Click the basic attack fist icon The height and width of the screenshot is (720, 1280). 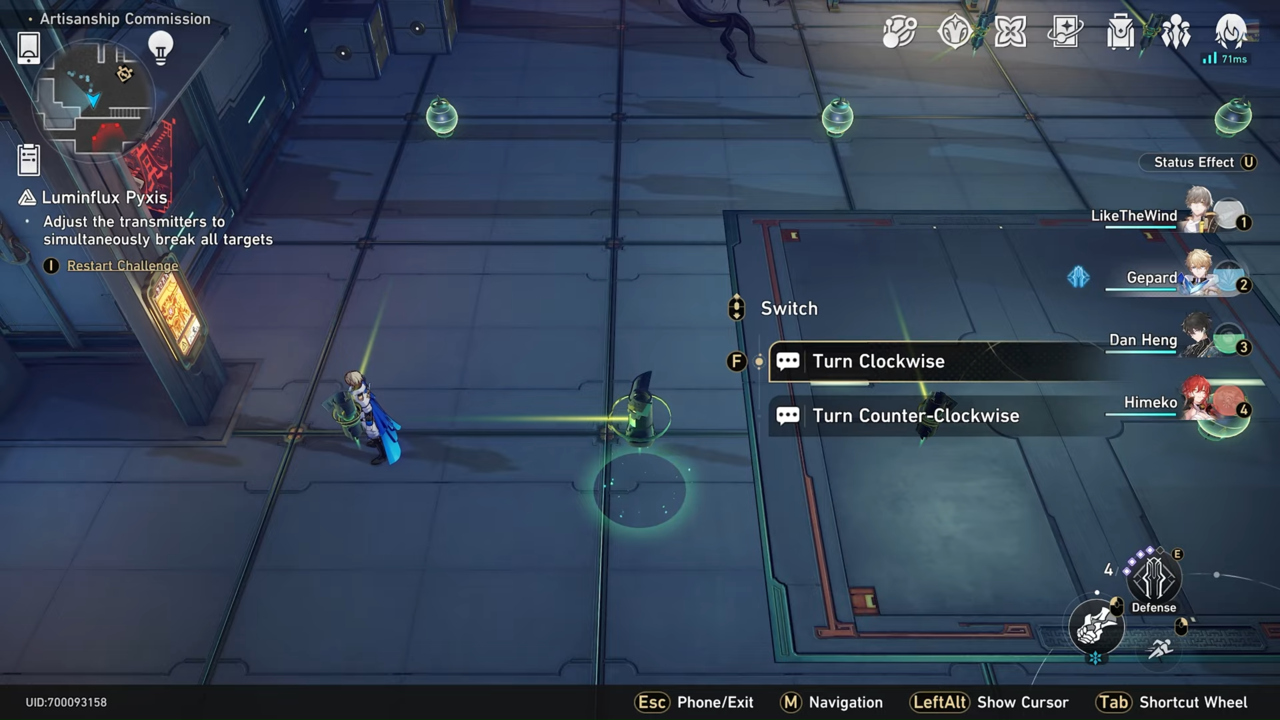1097,625
